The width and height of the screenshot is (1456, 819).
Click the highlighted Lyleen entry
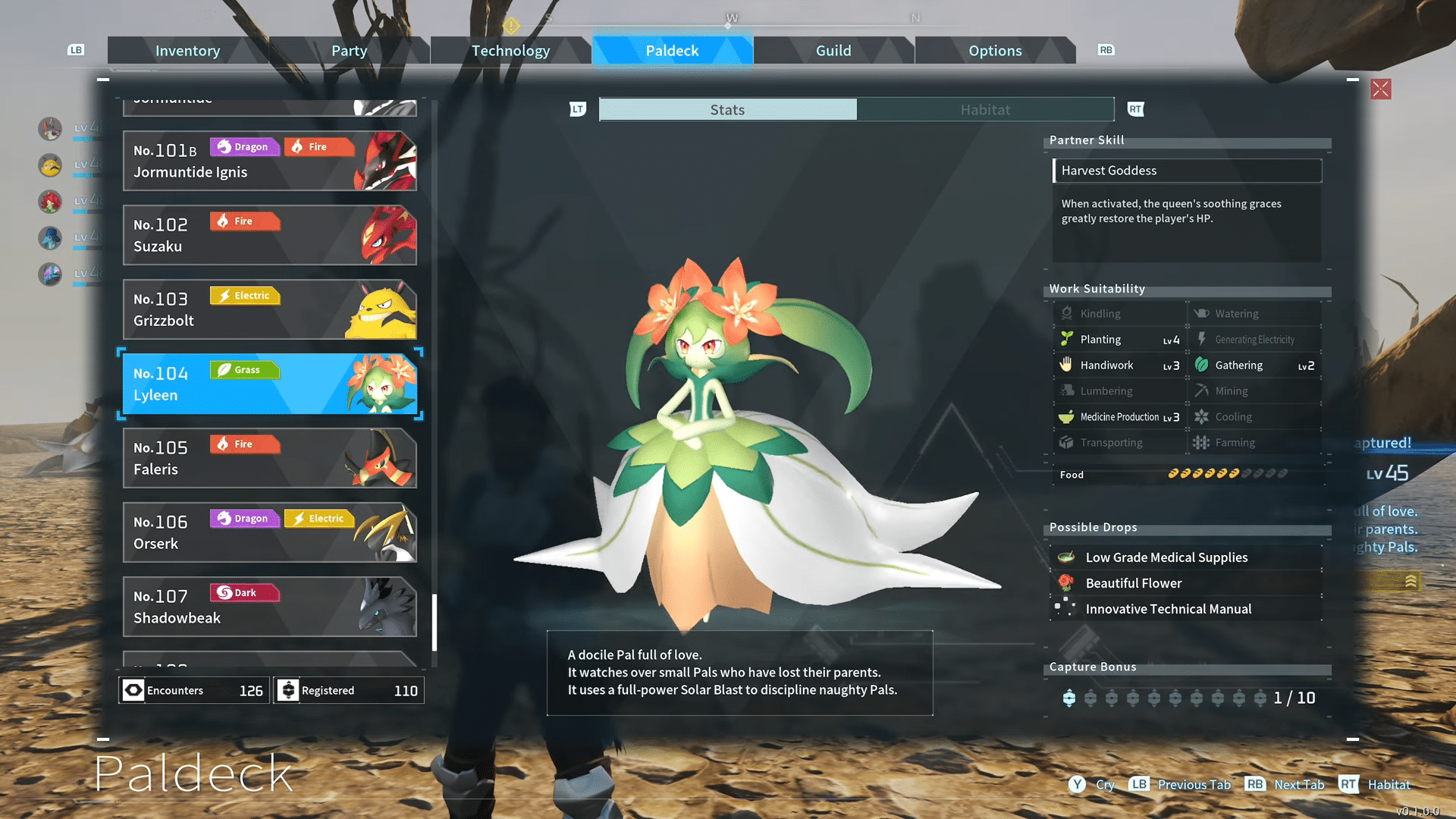[x=269, y=384]
